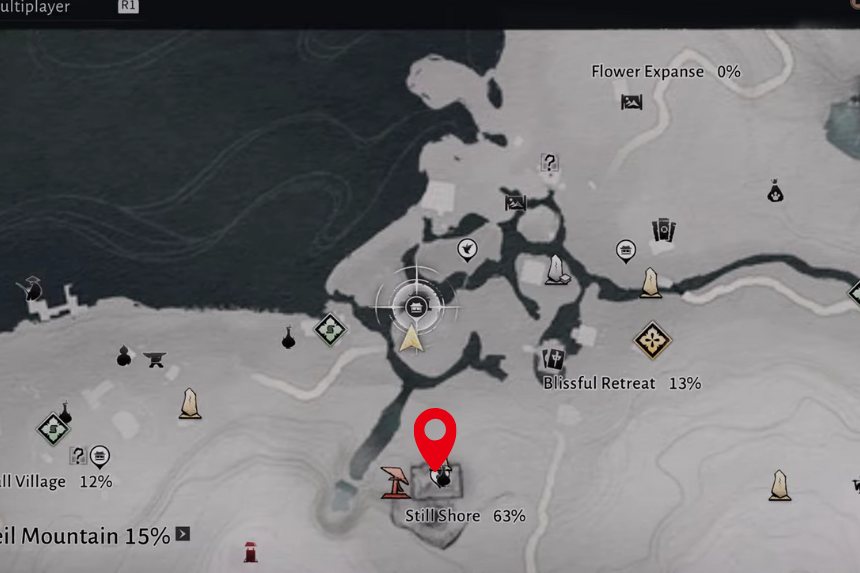This screenshot has height=573, width=860.
Task: Click the Flower Expanse 0% area label
Action: click(665, 72)
